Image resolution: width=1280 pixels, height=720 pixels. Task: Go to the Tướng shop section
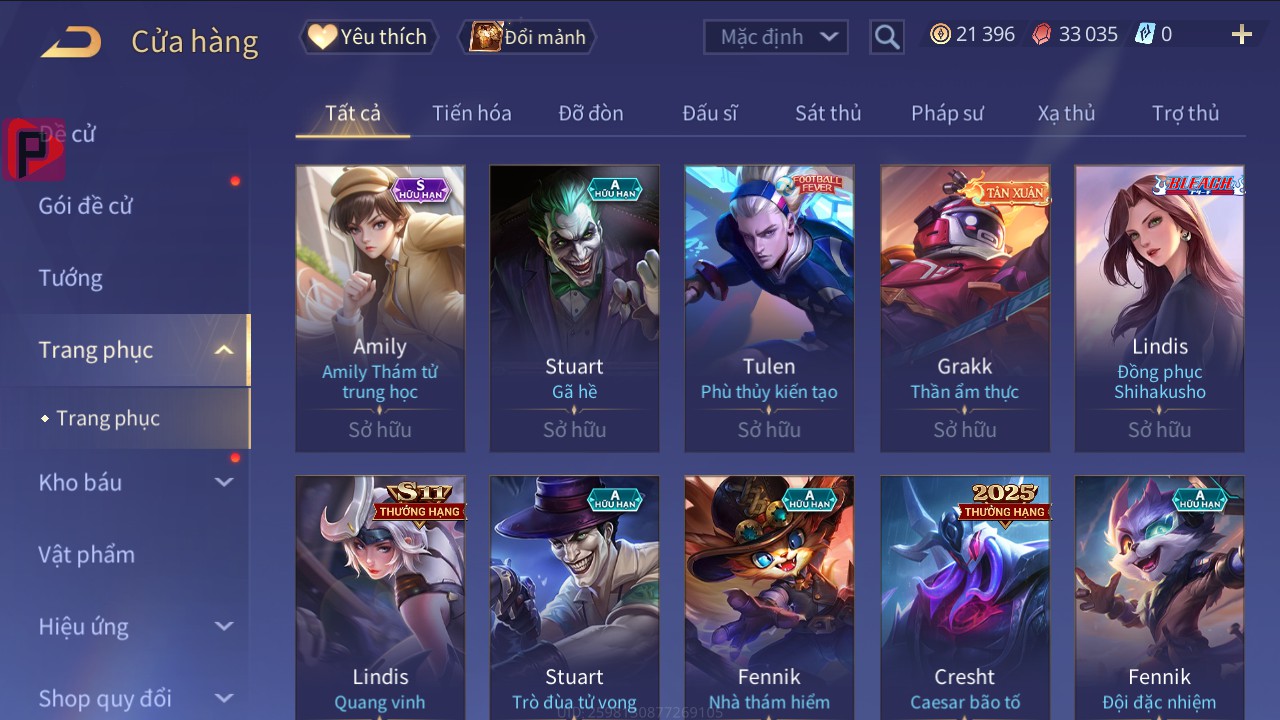tap(71, 278)
